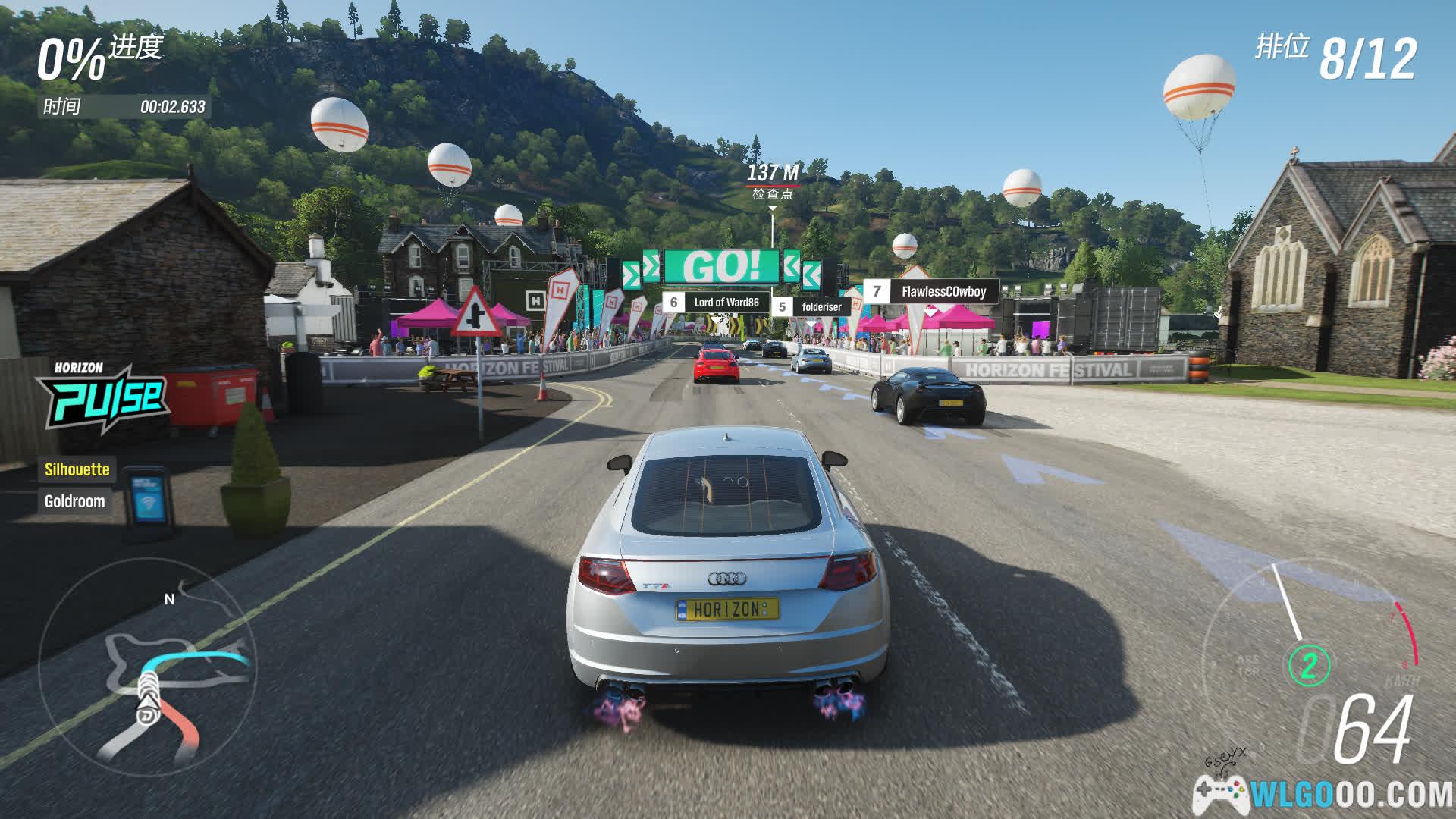Select the Horizon Pulse radio station logo

tap(105, 396)
